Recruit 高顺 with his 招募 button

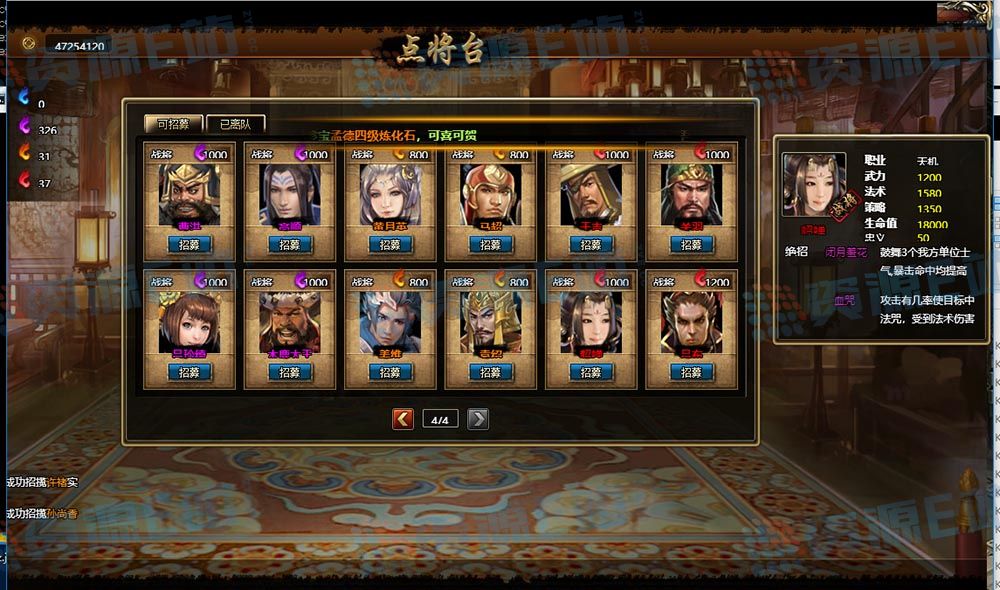pos(290,244)
